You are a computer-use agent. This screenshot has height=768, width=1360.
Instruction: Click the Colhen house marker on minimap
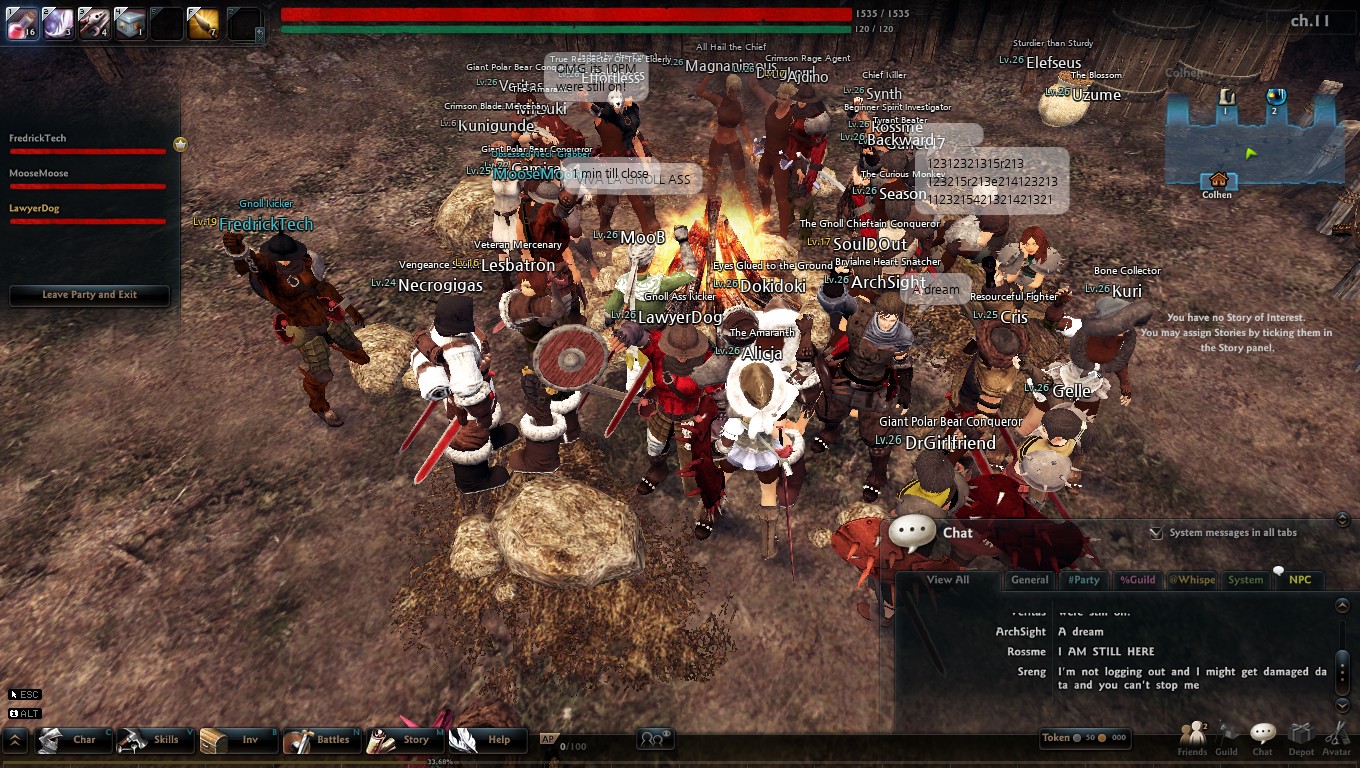[x=1218, y=182]
